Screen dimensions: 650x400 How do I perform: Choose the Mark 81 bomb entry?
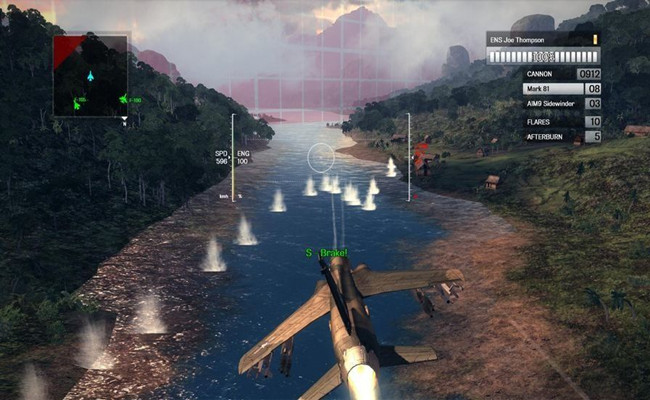coord(560,89)
